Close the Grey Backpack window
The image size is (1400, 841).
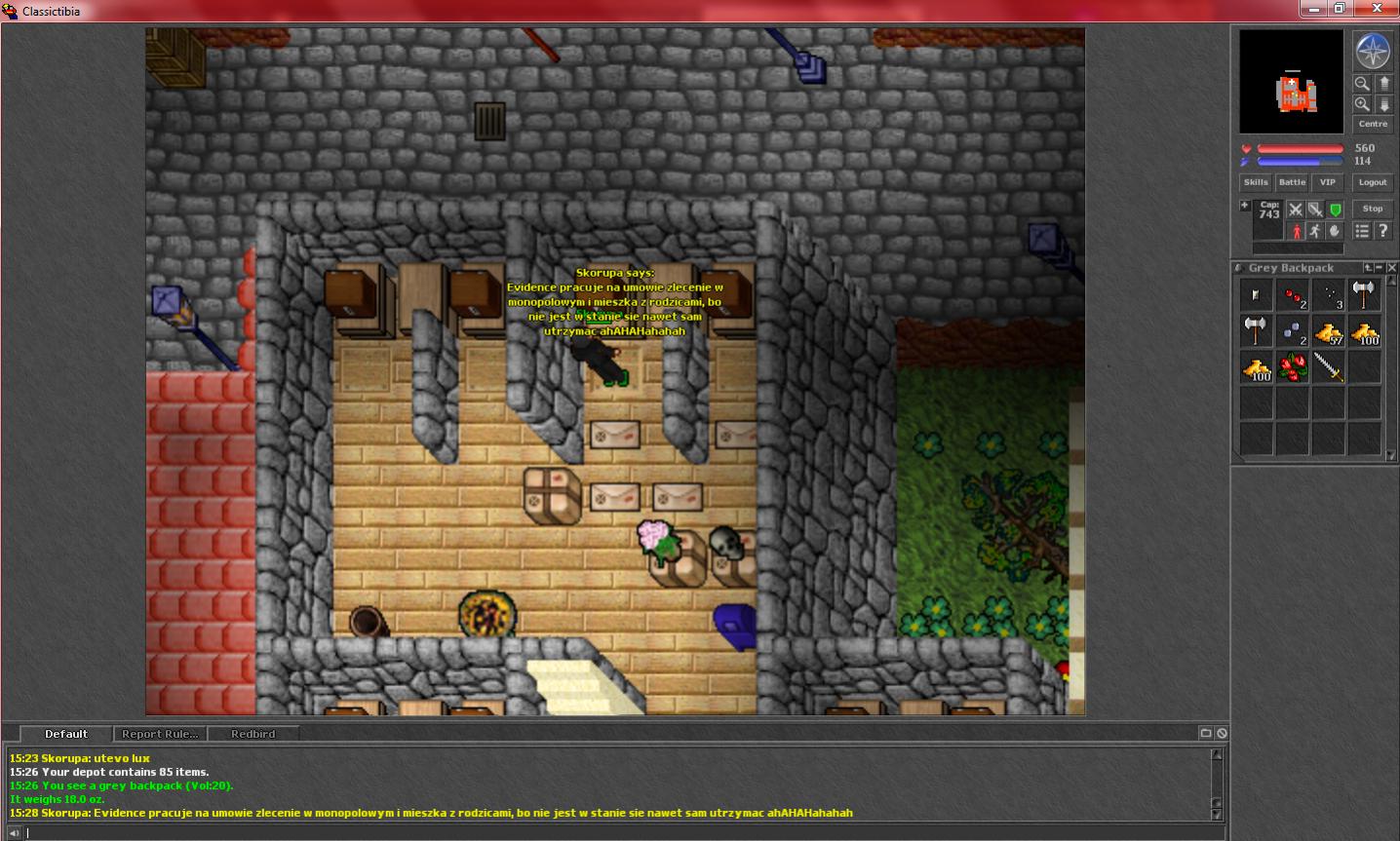[x=1392, y=268]
